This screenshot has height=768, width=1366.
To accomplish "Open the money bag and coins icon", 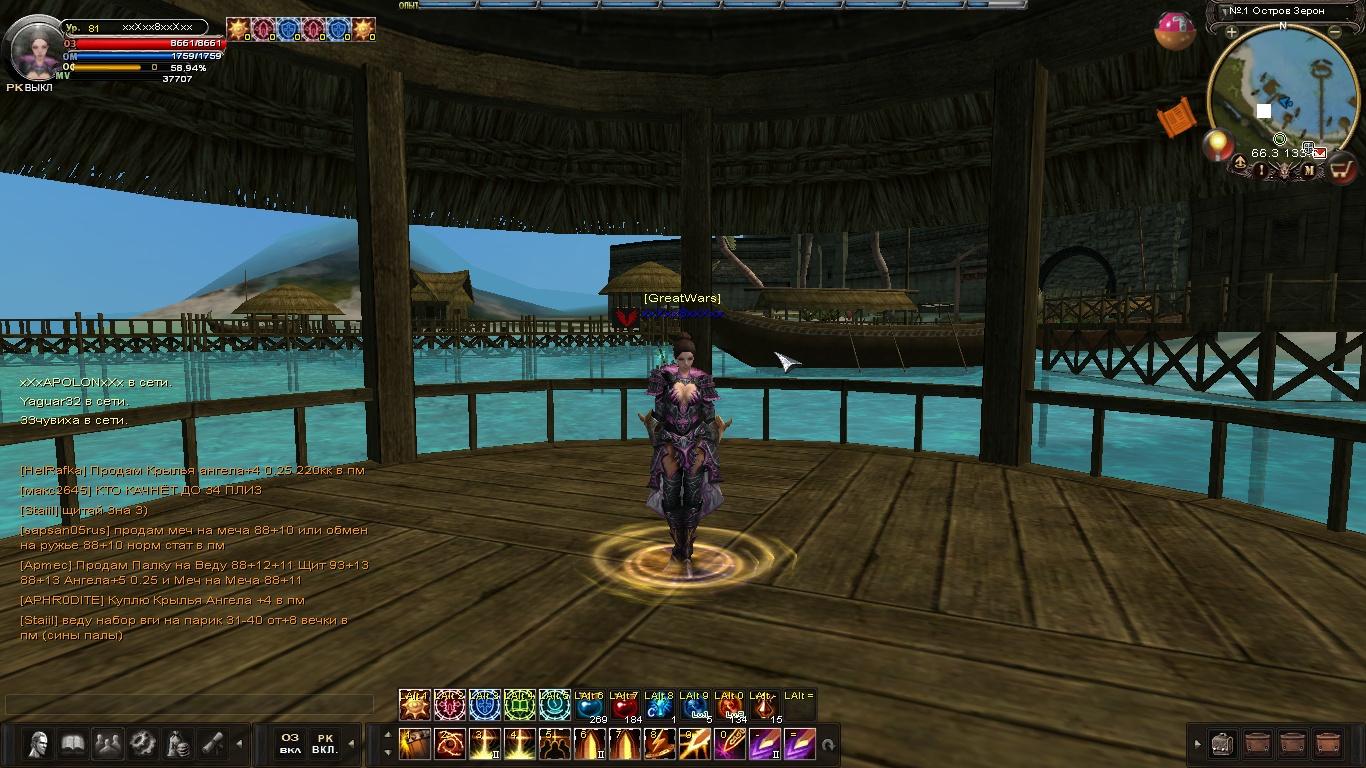I will [x=178, y=744].
